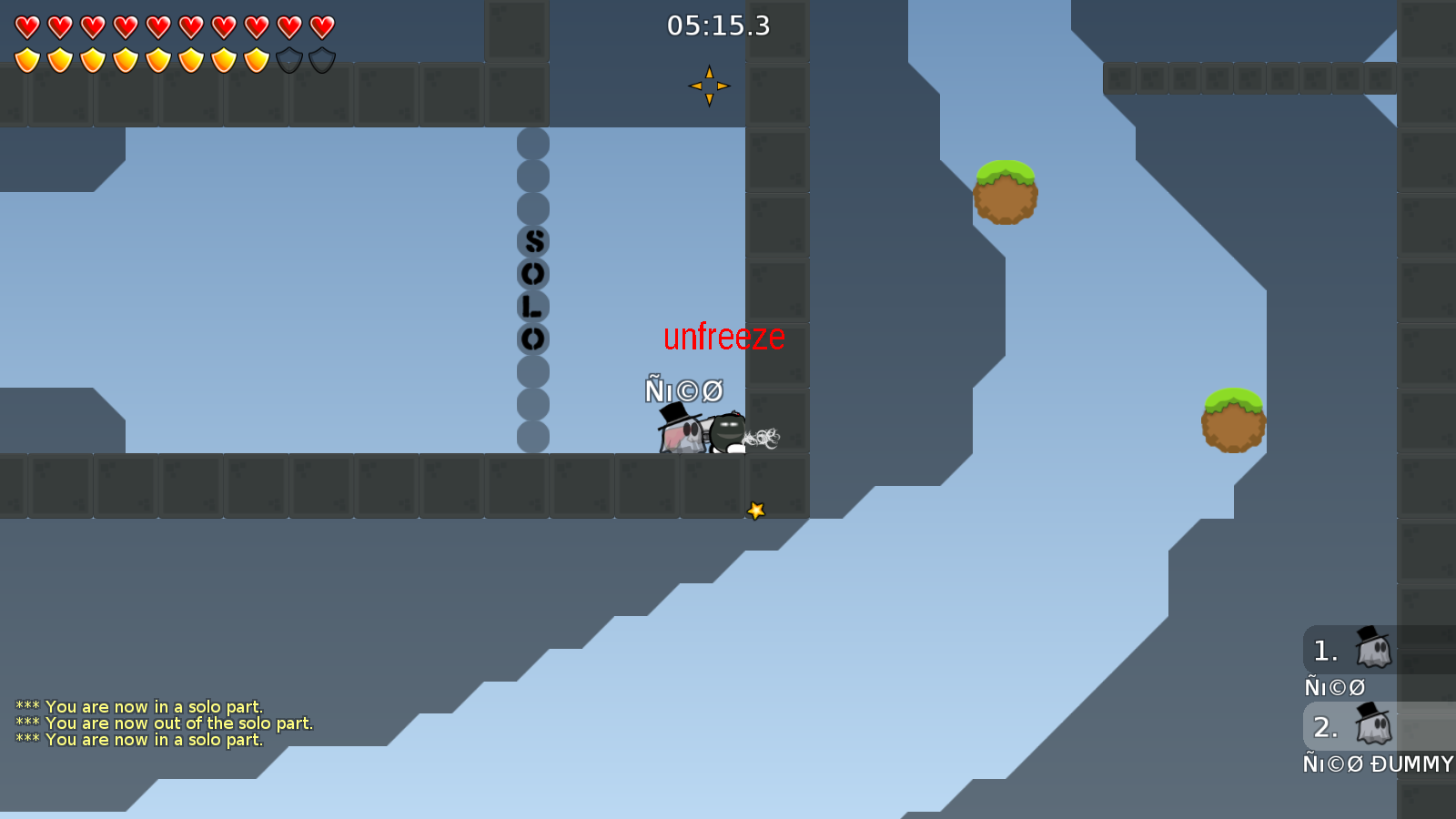Image resolution: width=1456 pixels, height=819 pixels.
Task: Click the ghost avatar next to rank 2
Action: tap(1372, 725)
